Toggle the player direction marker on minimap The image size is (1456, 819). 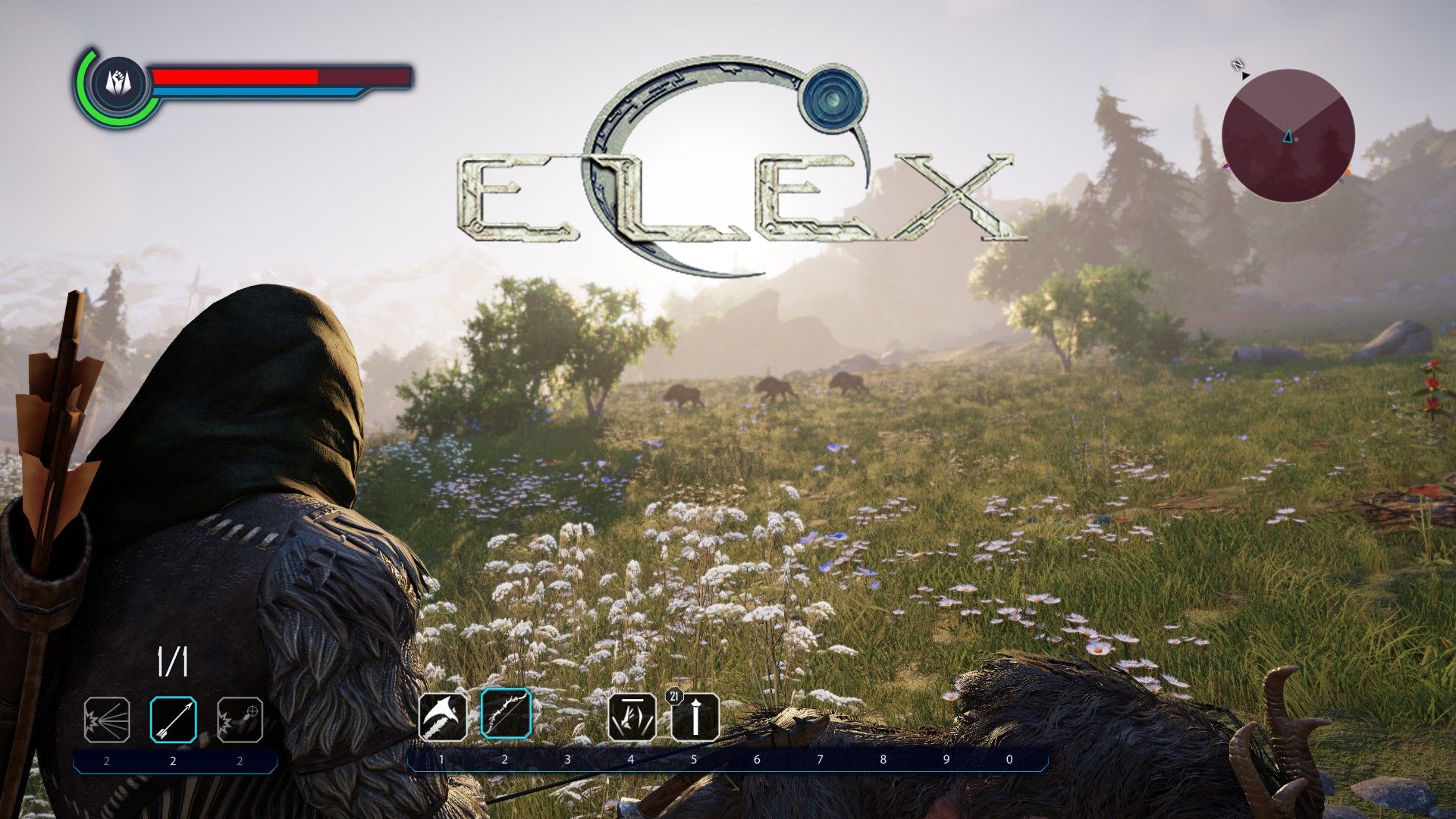click(1287, 136)
